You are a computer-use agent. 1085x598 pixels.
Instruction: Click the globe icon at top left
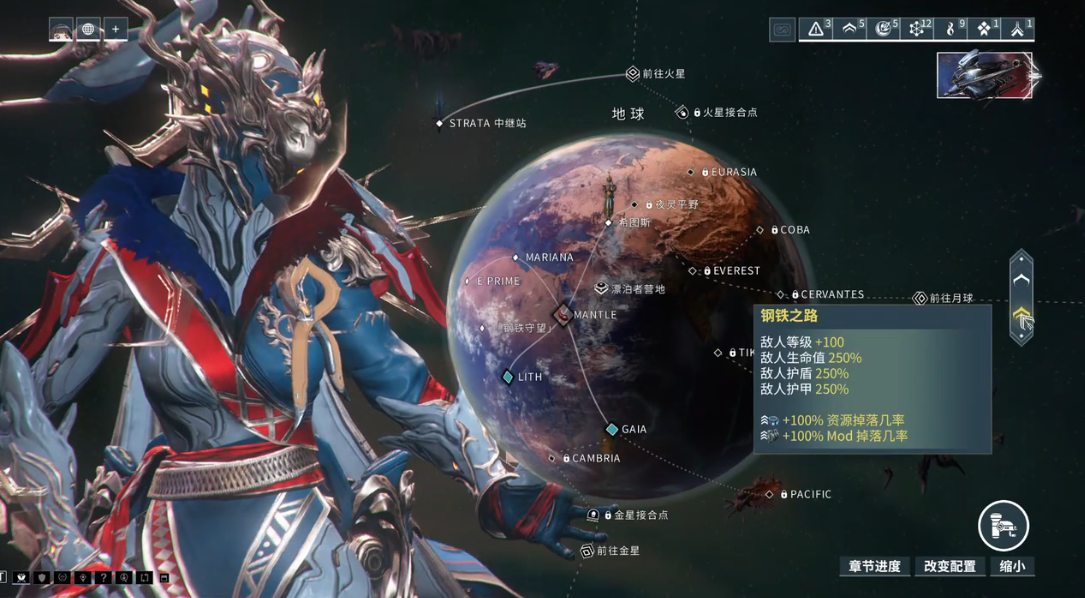click(x=88, y=29)
